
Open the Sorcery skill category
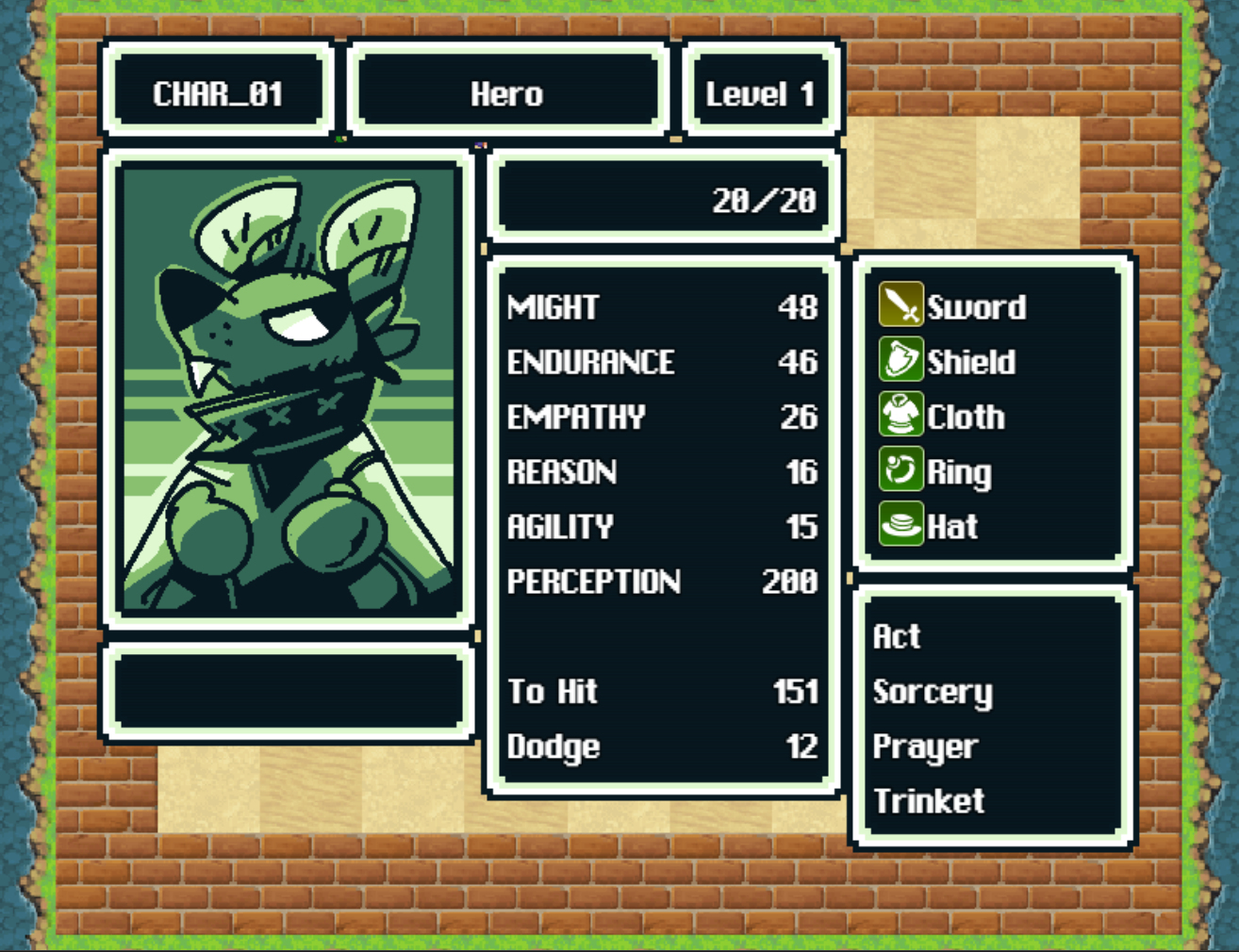[x=933, y=692]
